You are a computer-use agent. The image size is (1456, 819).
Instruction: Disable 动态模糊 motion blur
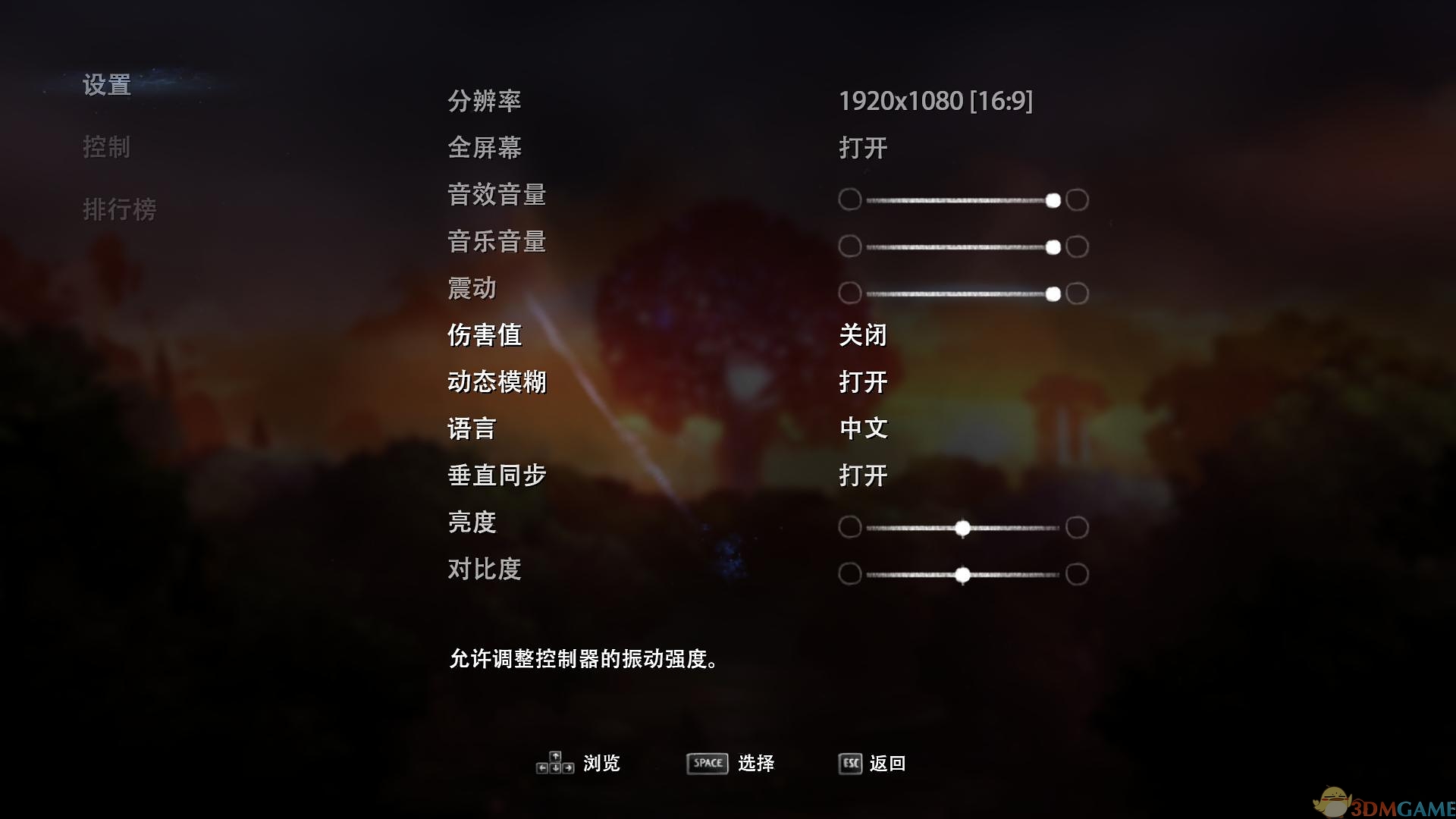pos(863,381)
